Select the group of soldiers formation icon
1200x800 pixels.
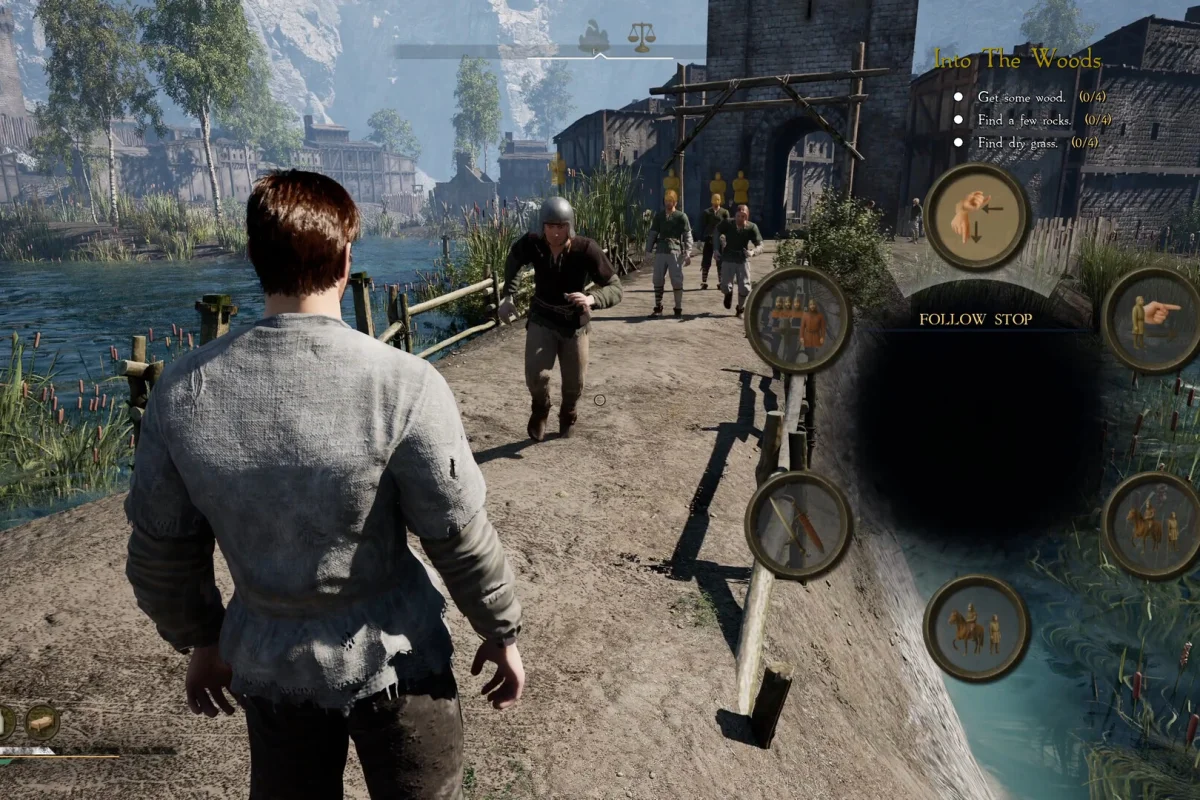click(798, 320)
